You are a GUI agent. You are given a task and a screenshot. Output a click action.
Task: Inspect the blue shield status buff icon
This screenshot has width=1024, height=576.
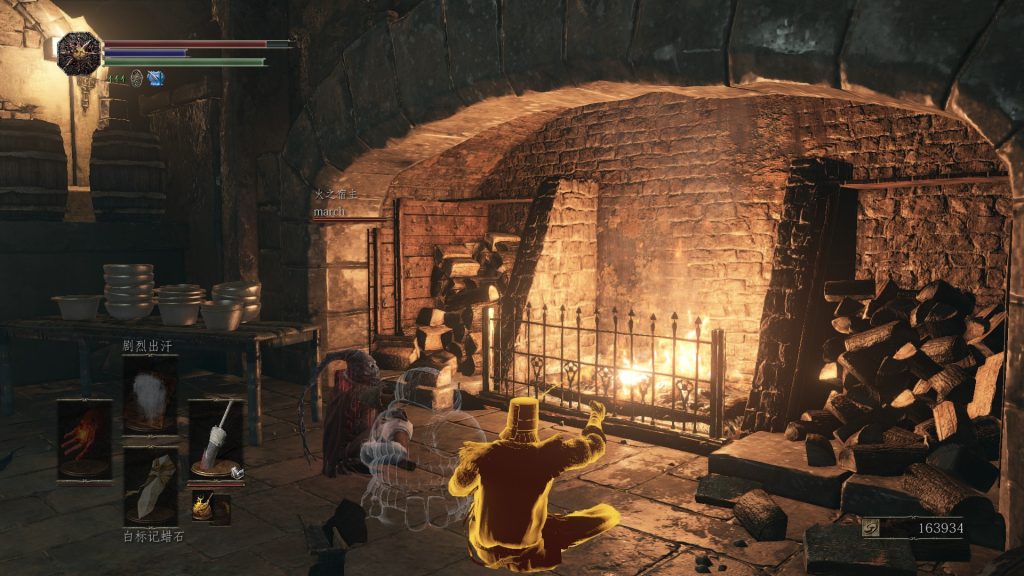pyautogui.click(x=155, y=78)
